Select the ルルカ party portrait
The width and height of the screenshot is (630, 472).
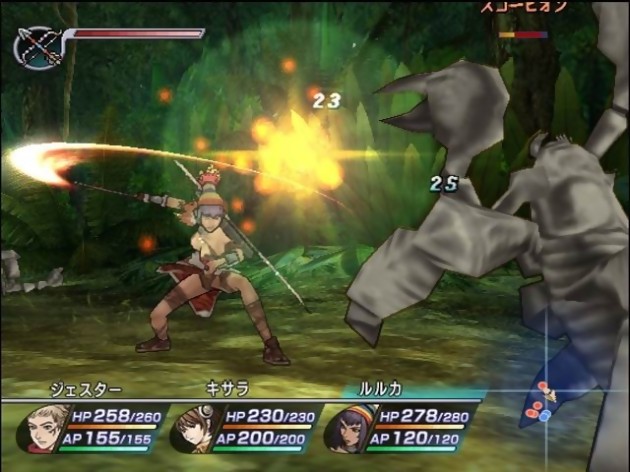(x=347, y=428)
